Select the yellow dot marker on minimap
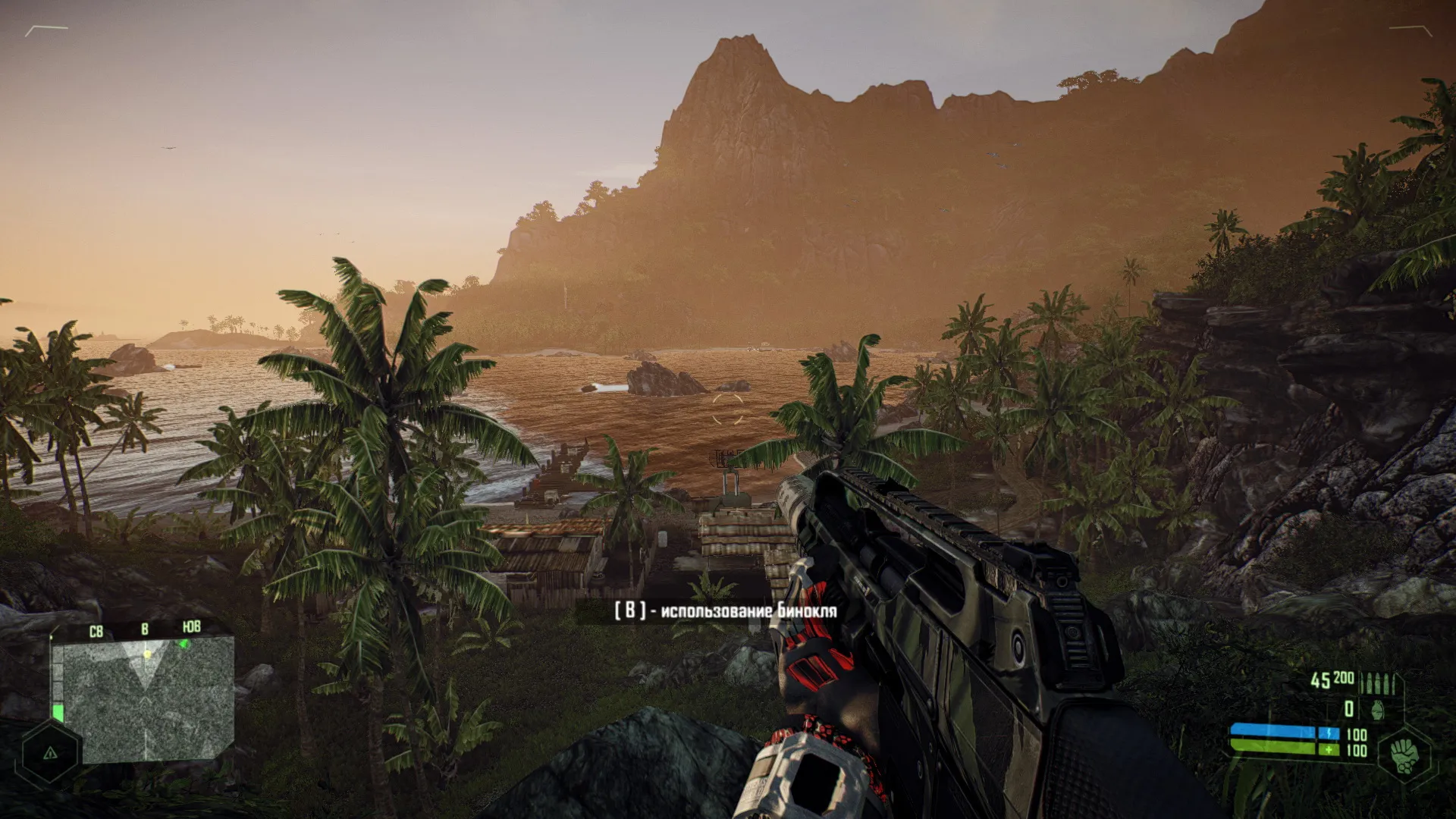This screenshot has height=819, width=1456. coord(148,653)
